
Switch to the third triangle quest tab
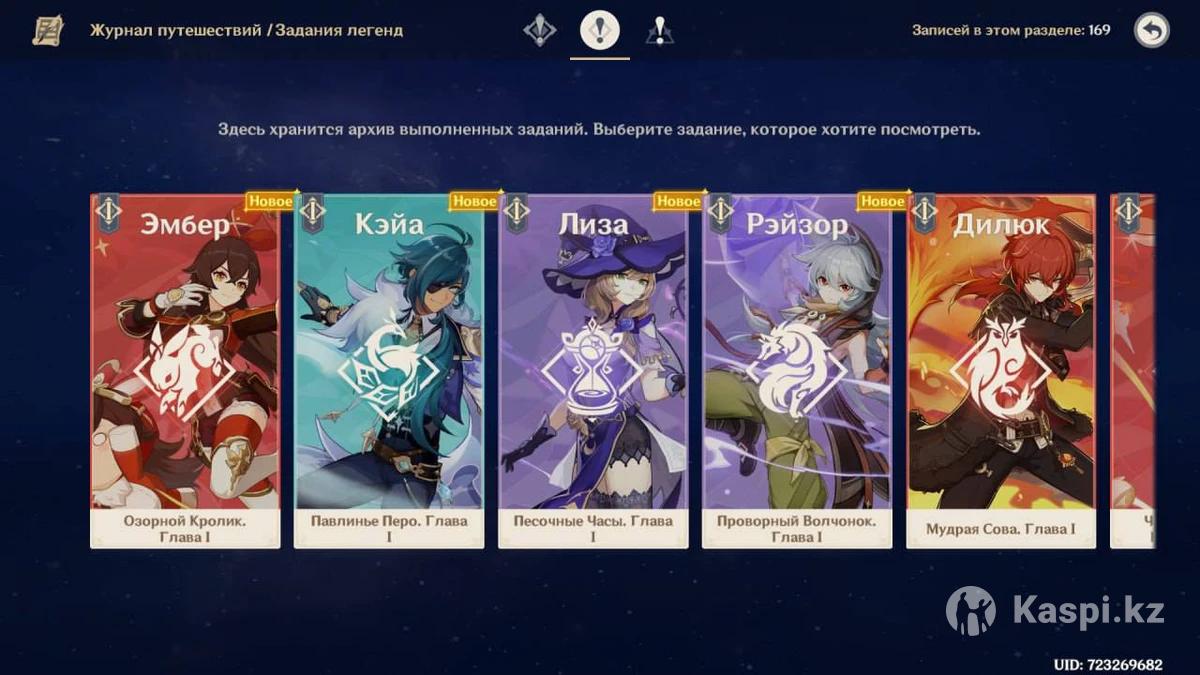pos(659,31)
